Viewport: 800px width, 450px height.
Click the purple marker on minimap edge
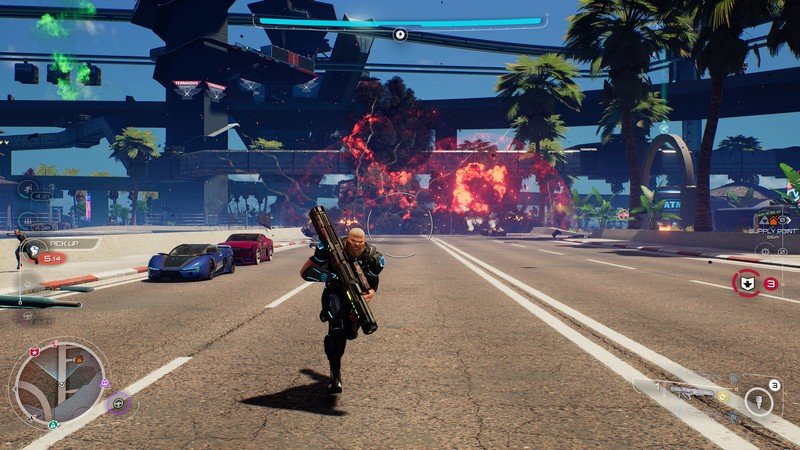(105, 382)
